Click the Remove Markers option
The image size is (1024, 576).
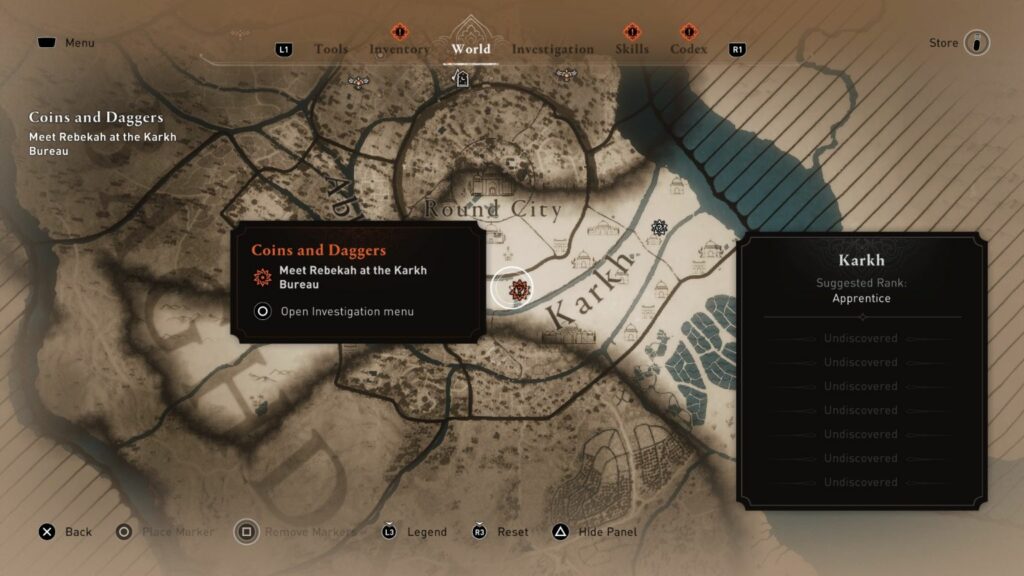pyautogui.click(x=310, y=532)
